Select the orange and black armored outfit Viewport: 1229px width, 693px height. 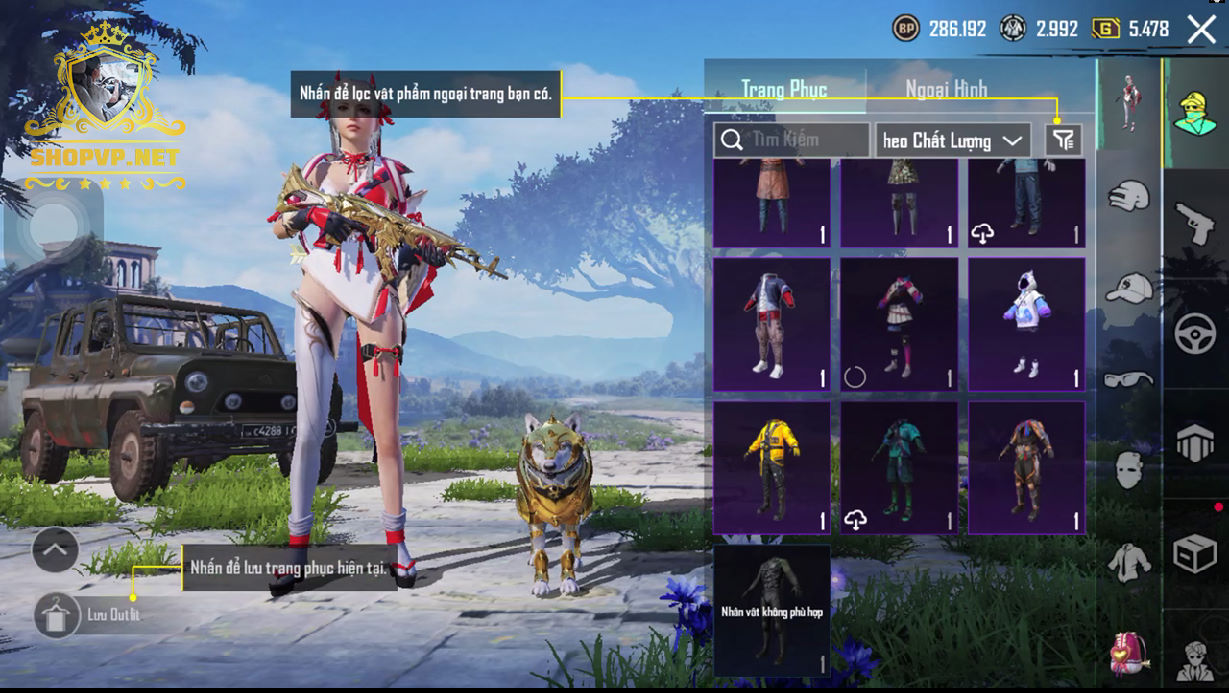pyautogui.click(x=1027, y=467)
